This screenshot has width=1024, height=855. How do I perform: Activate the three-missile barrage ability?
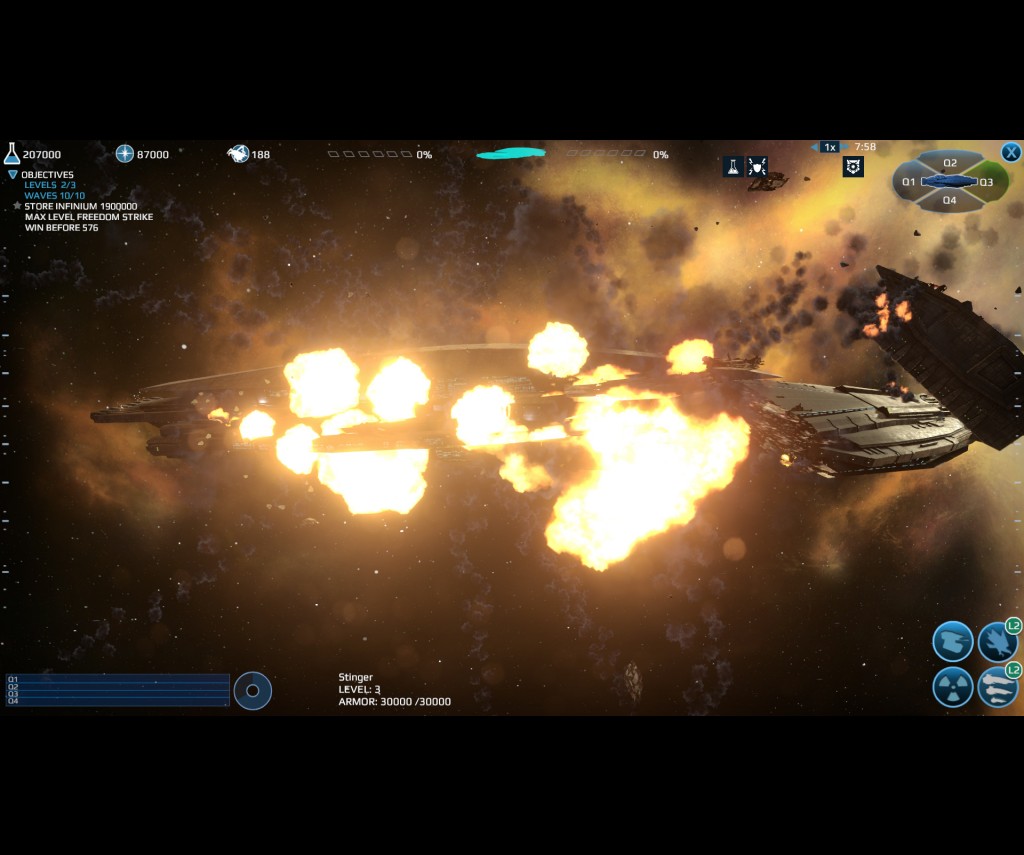[x=997, y=687]
